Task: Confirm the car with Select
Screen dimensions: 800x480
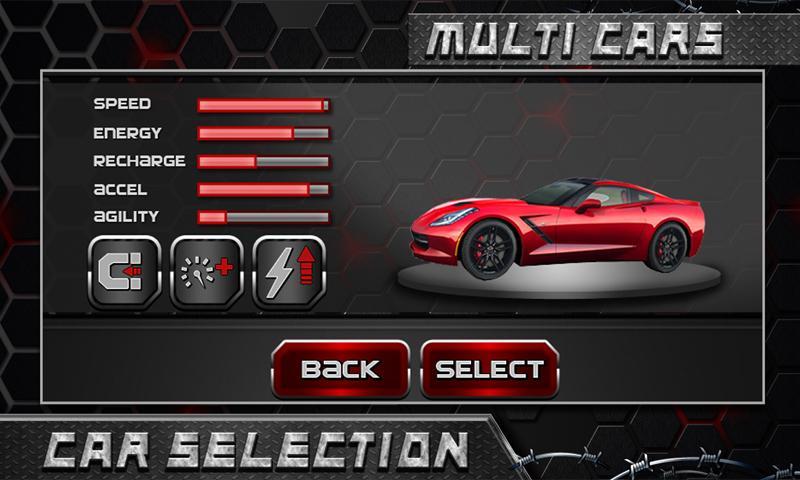Action: click(x=489, y=369)
